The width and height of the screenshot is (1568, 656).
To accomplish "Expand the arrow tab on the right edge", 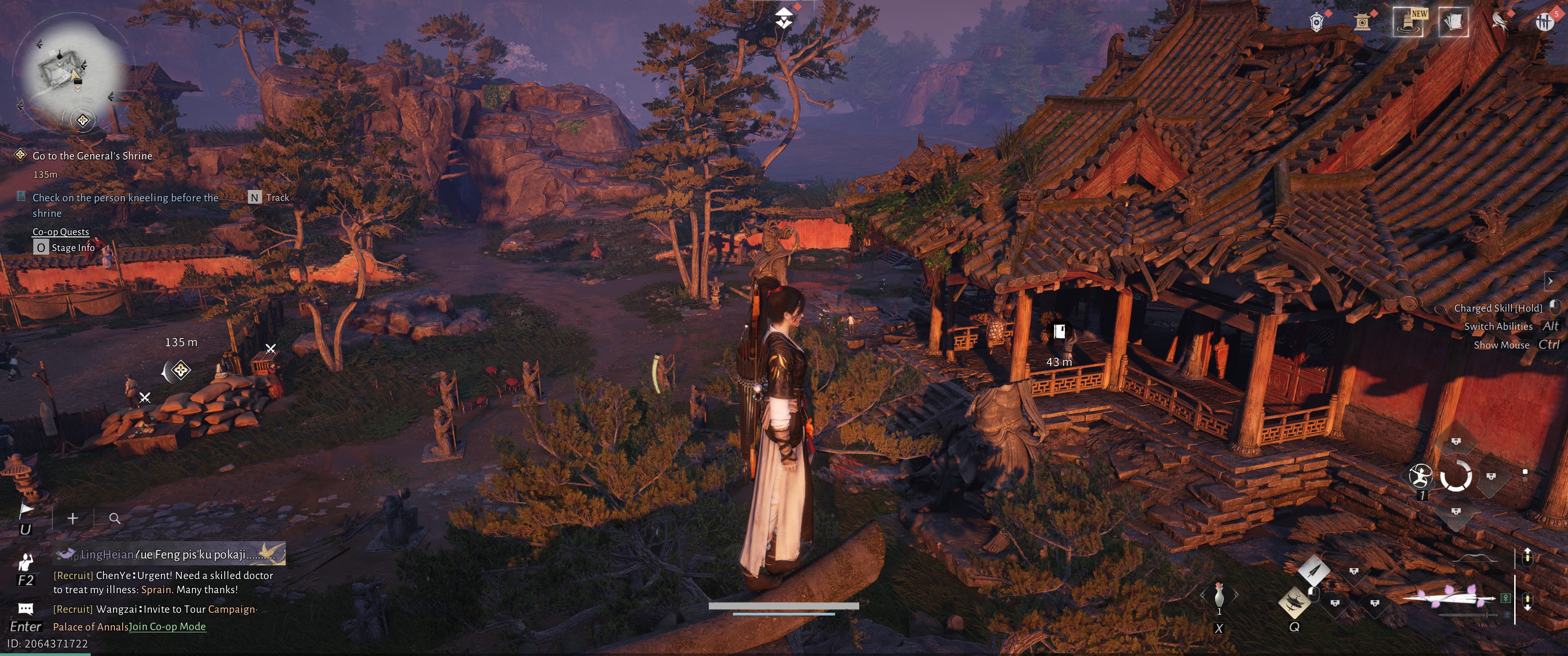I will tap(1550, 281).
